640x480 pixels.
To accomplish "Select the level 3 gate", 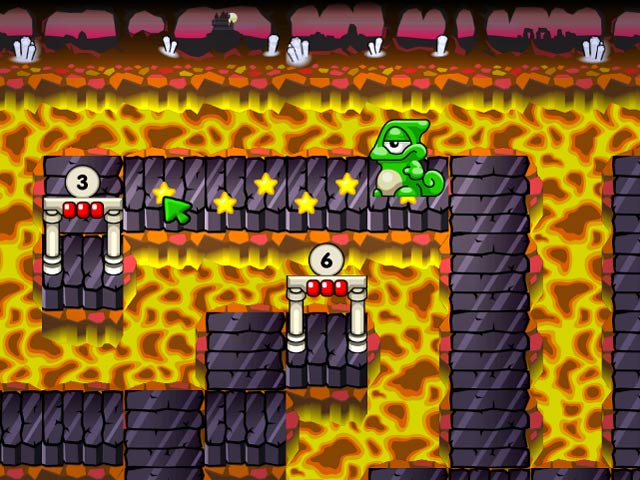I will click(x=83, y=224).
